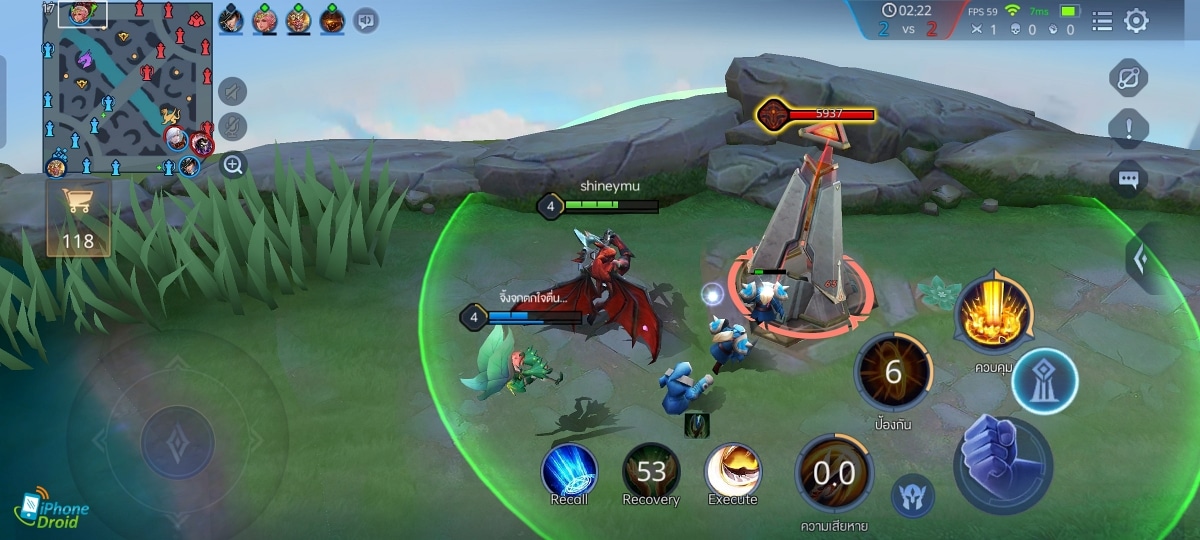
Task: Activate the ป้องกัน skill
Action: [893, 374]
